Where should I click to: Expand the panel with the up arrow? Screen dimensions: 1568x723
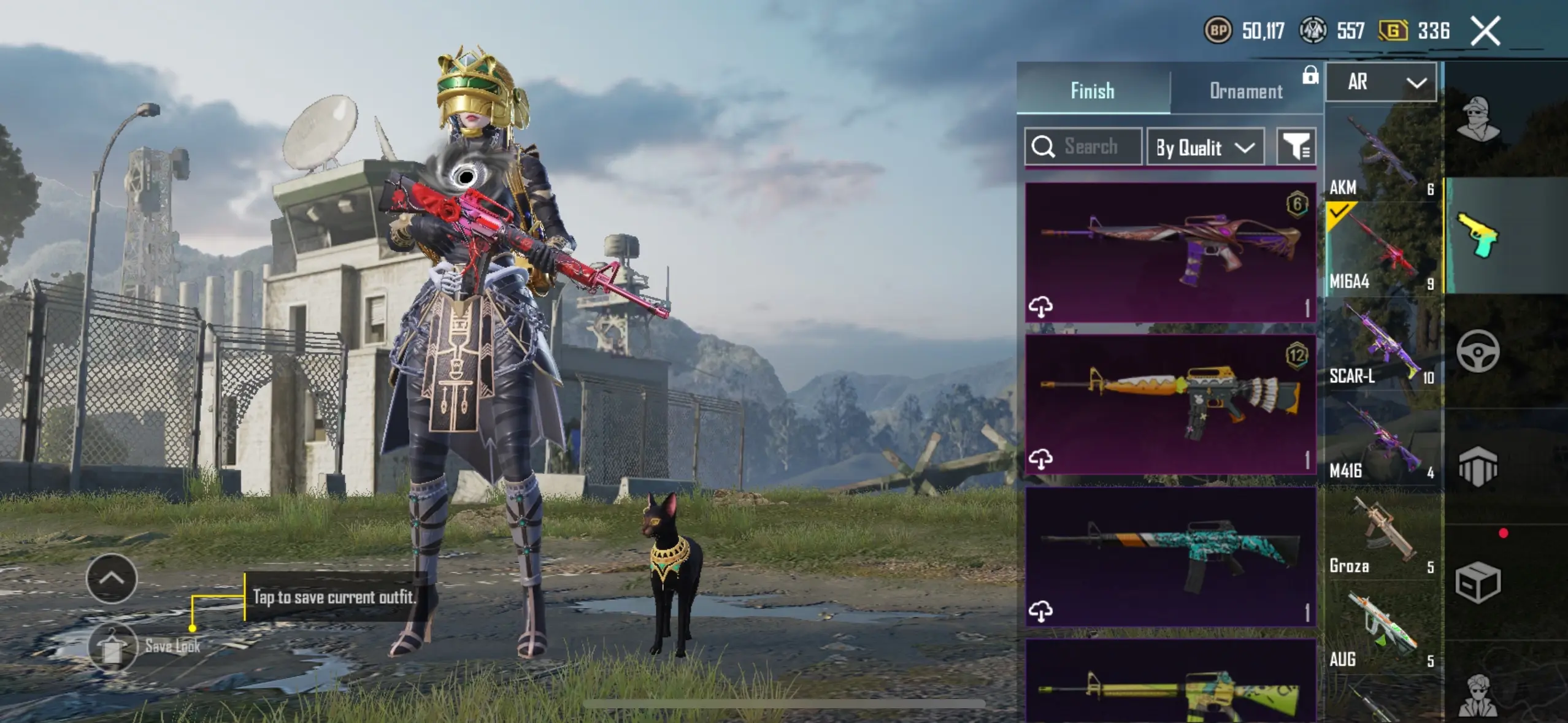[112, 578]
